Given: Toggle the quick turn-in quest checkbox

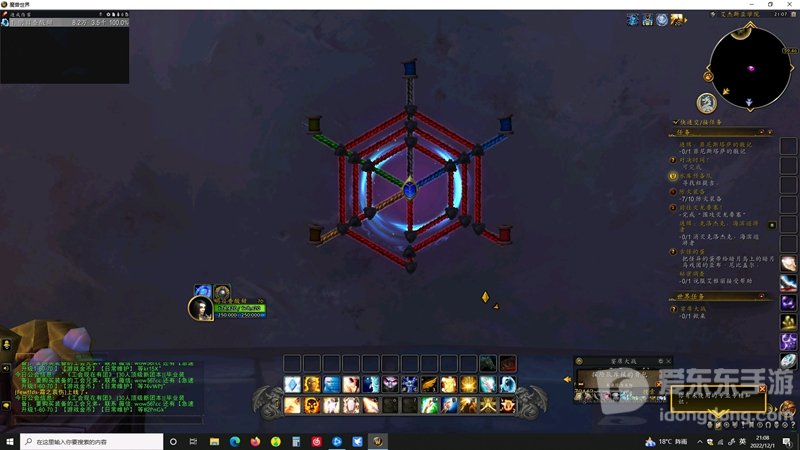Looking at the screenshot, I should (677, 122).
